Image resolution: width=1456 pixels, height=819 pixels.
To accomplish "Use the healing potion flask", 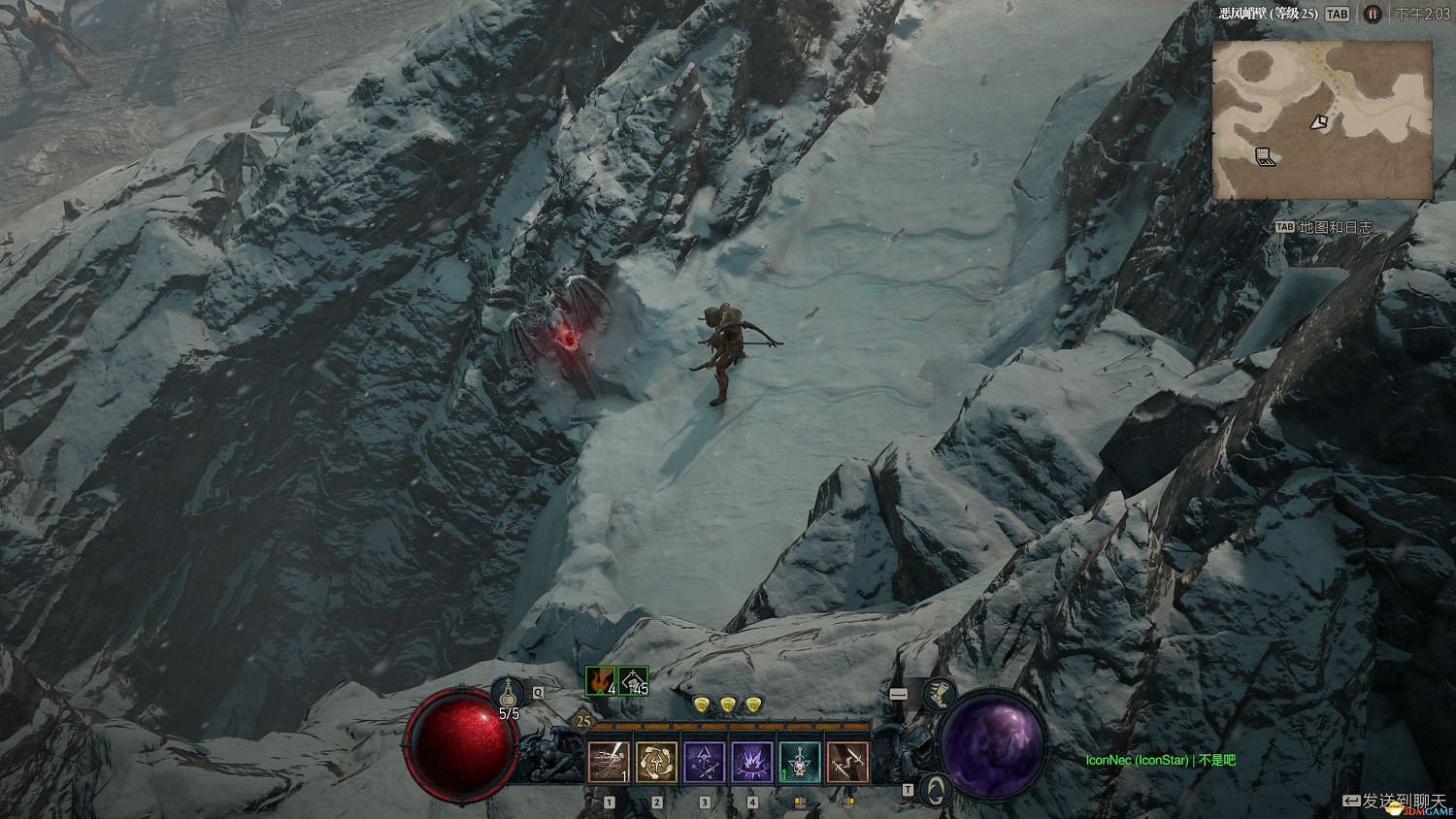I will [508, 693].
